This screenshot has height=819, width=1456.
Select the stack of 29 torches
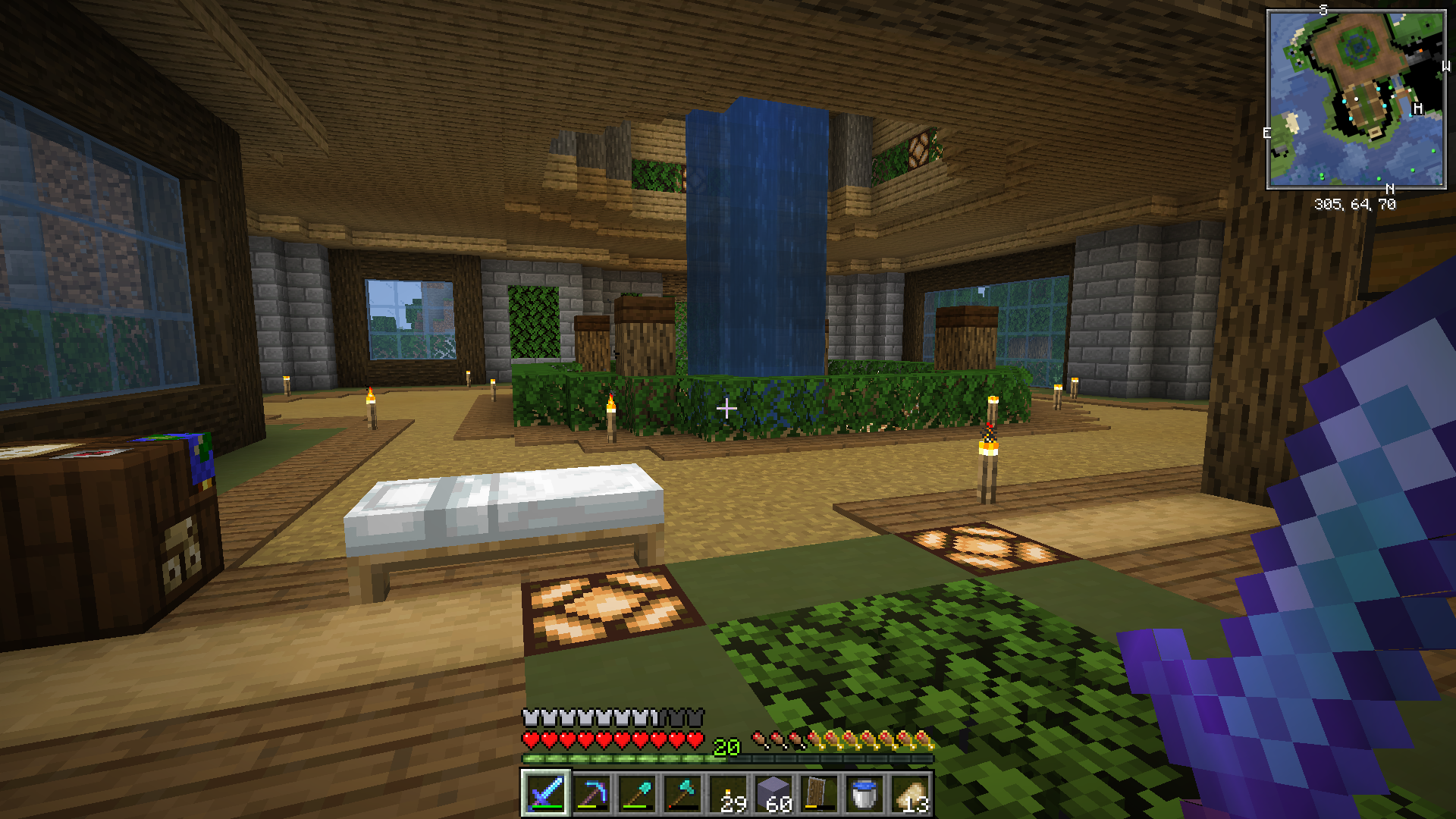729,793
